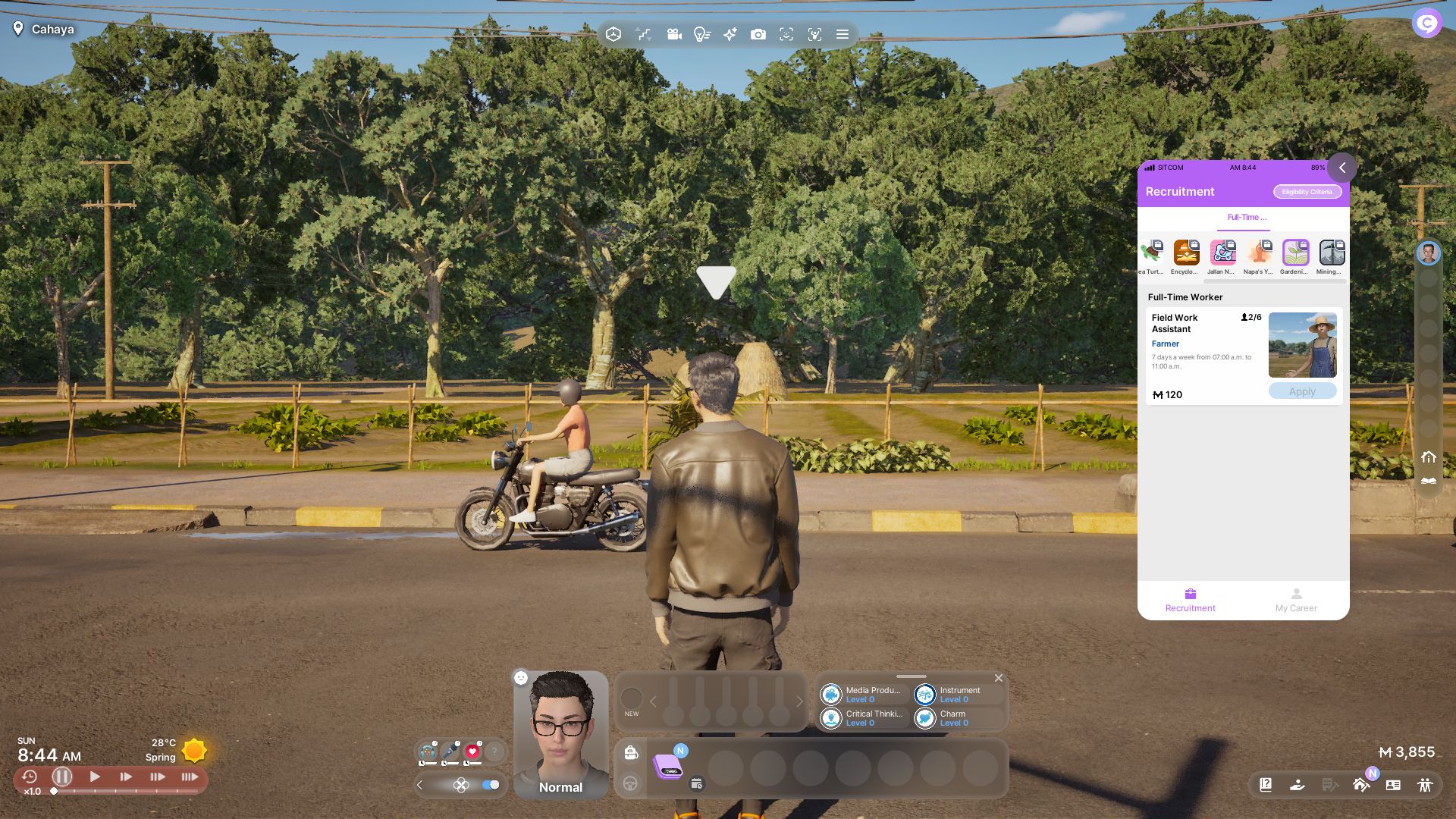Image resolution: width=1456 pixels, height=819 pixels.
Task: Choose the Mining workplace icon
Action: (1331, 253)
